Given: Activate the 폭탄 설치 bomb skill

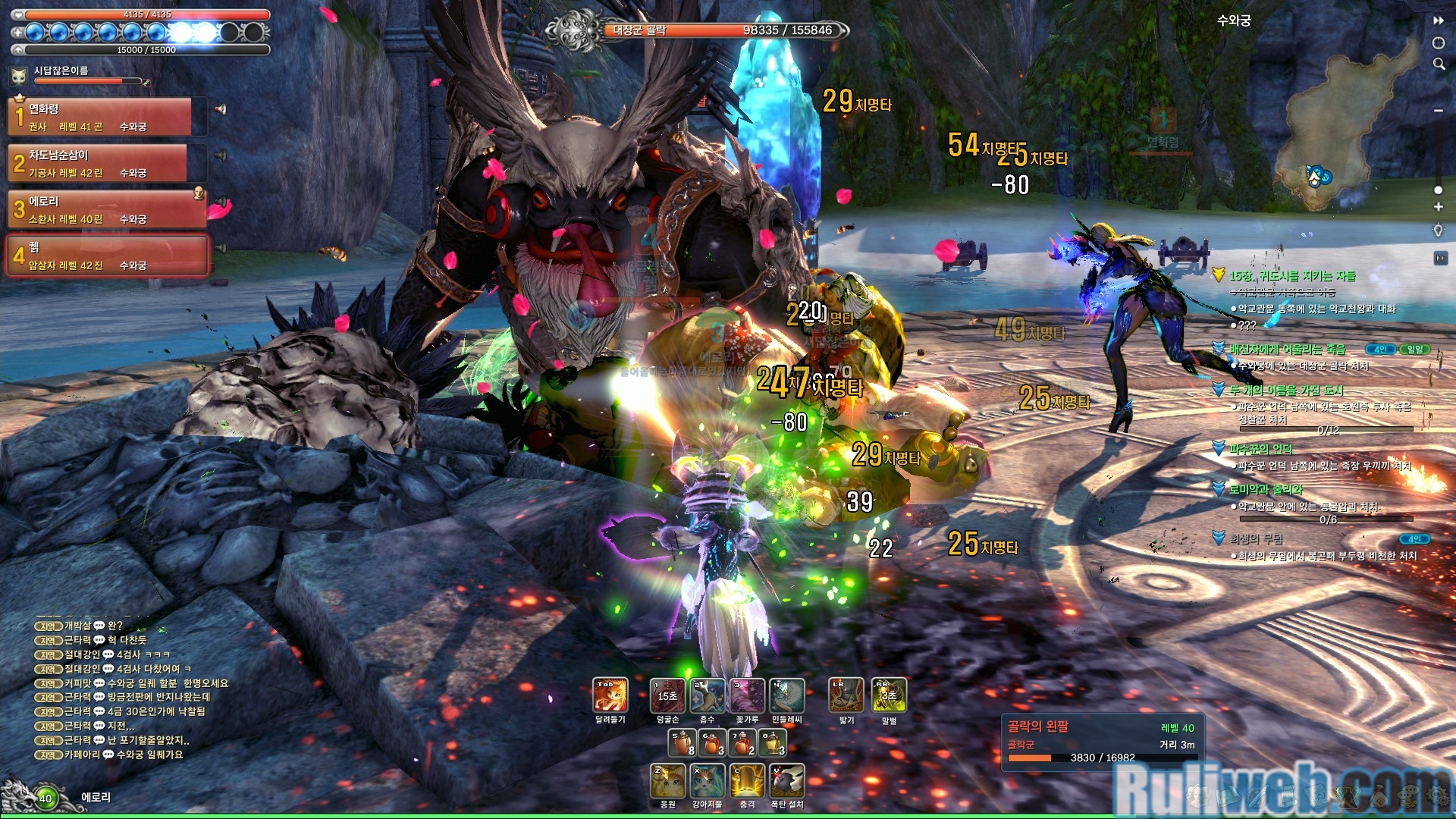Looking at the screenshot, I should (787, 781).
